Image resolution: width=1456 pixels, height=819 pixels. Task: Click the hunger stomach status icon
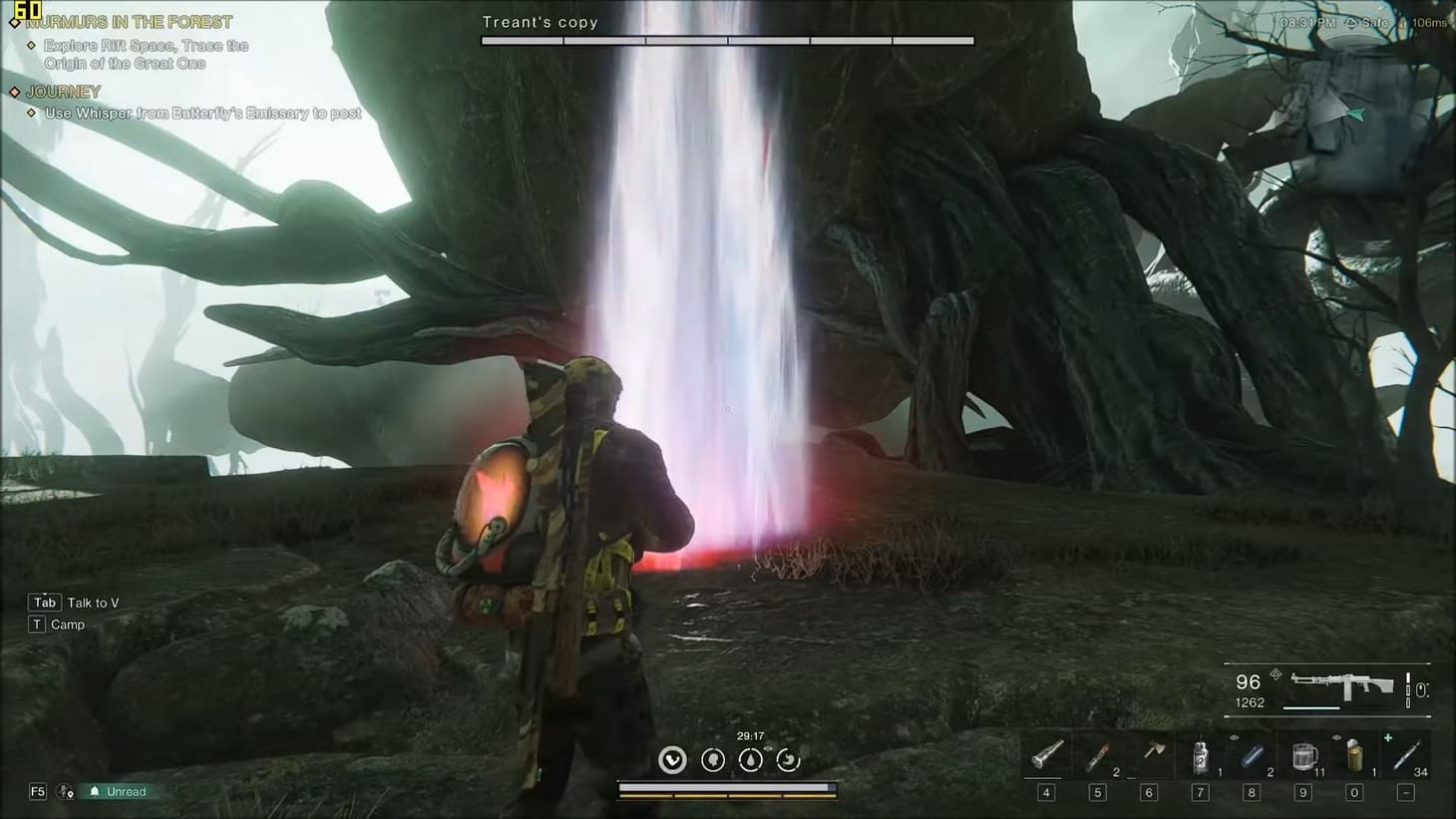point(789,759)
